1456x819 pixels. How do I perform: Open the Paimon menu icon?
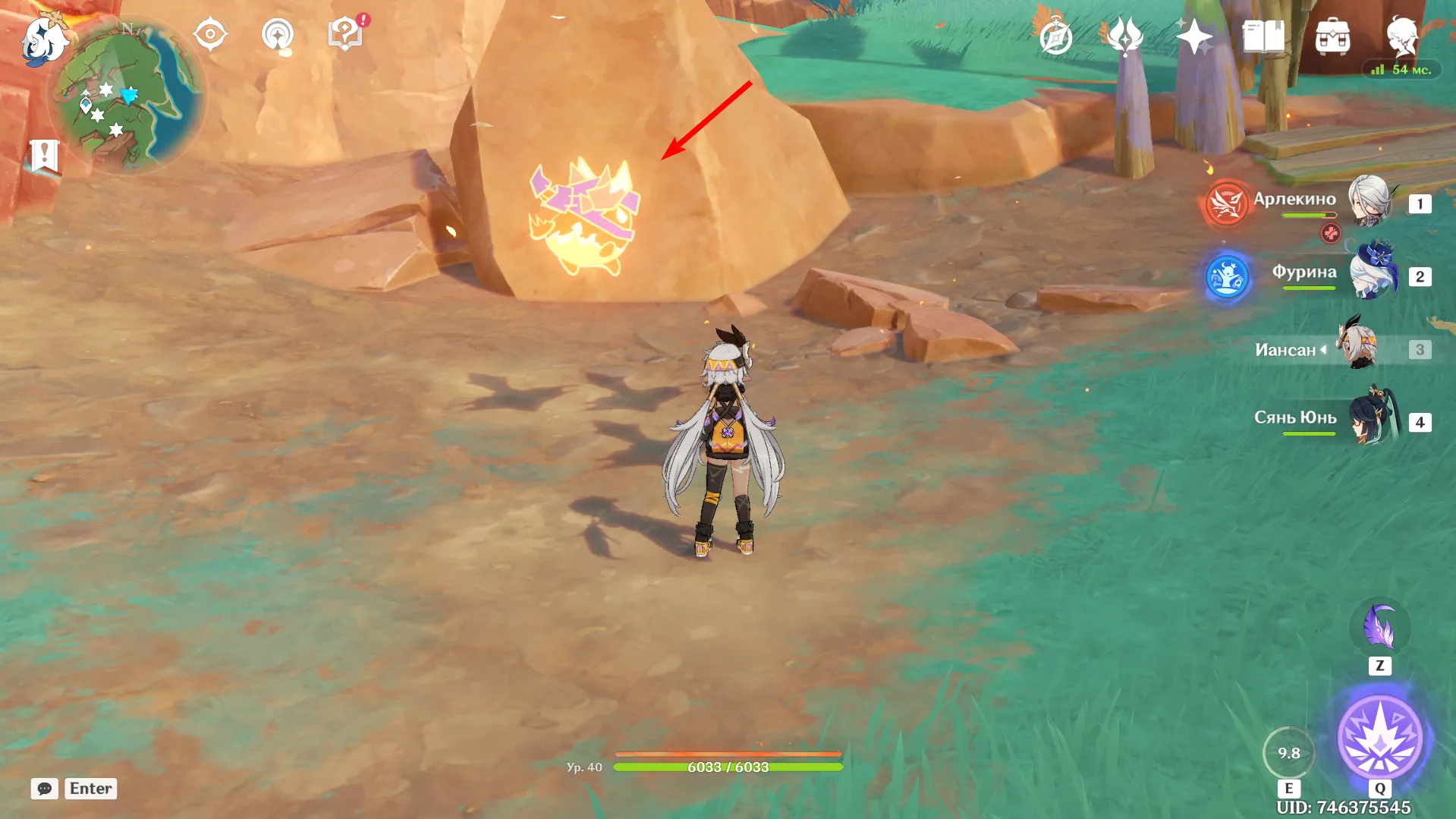click(x=43, y=39)
